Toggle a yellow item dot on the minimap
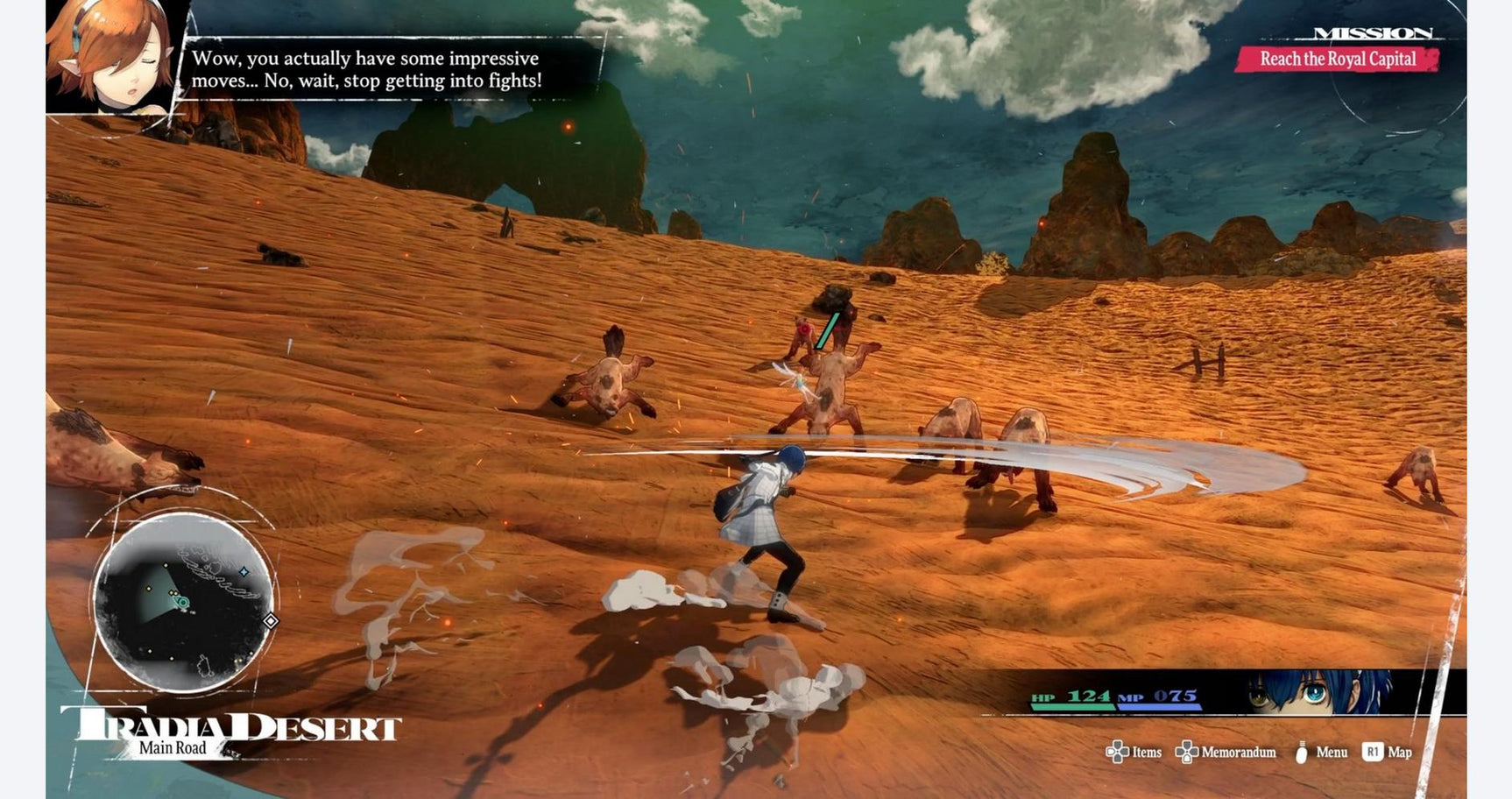1512x799 pixels. (166, 566)
